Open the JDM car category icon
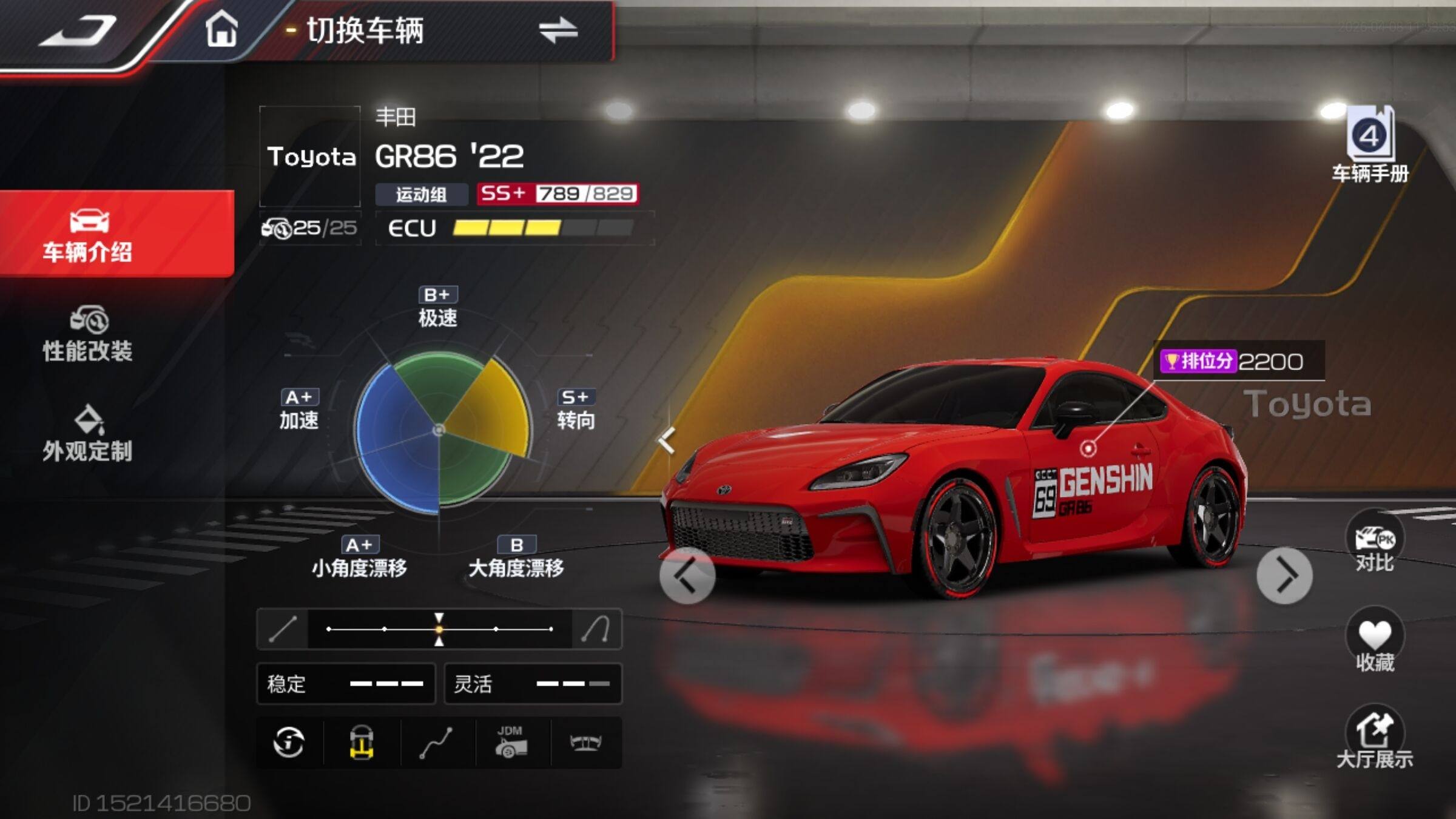 [511, 743]
